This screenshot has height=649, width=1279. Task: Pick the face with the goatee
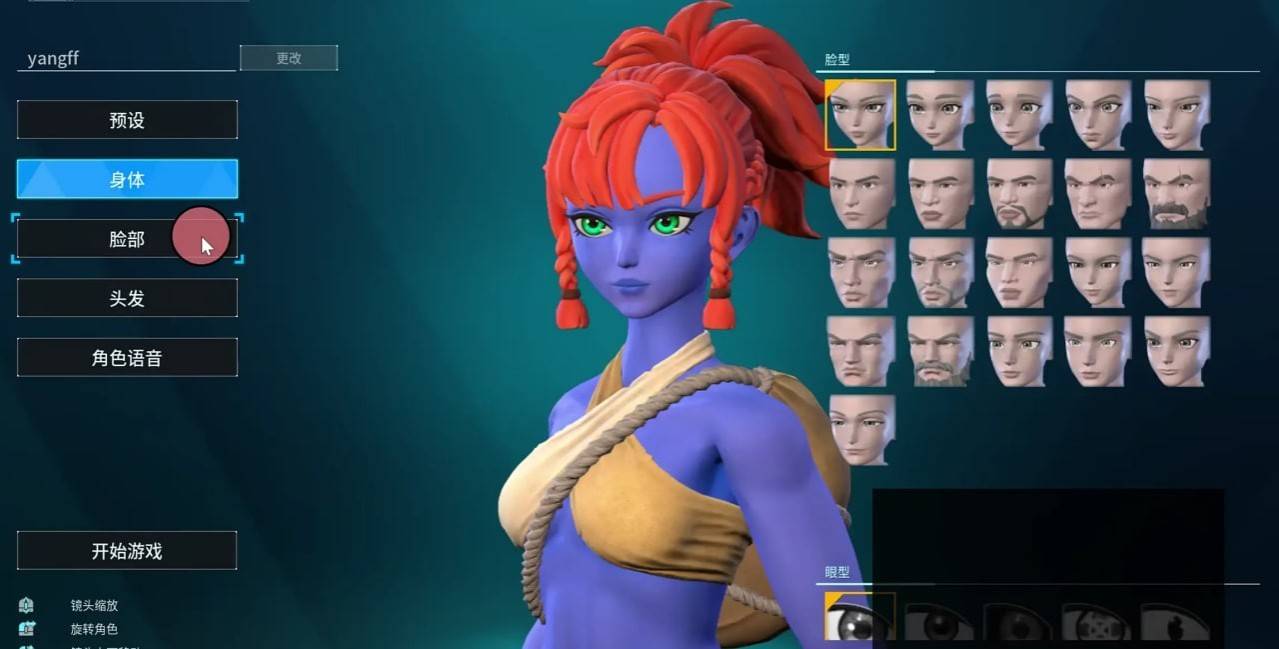tap(1019, 194)
